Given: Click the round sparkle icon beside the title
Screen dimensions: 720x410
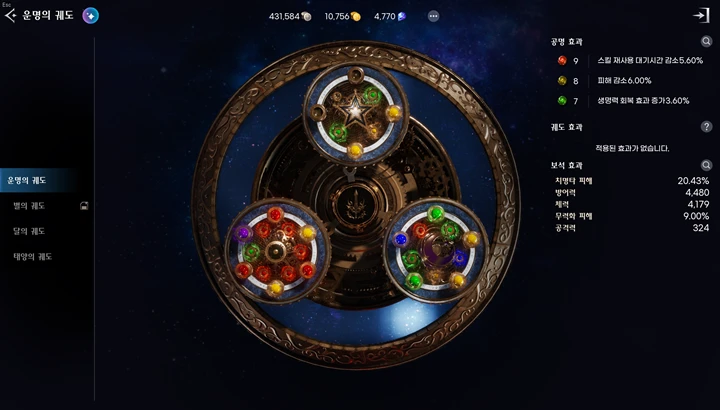Looking at the screenshot, I should (90, 16).
